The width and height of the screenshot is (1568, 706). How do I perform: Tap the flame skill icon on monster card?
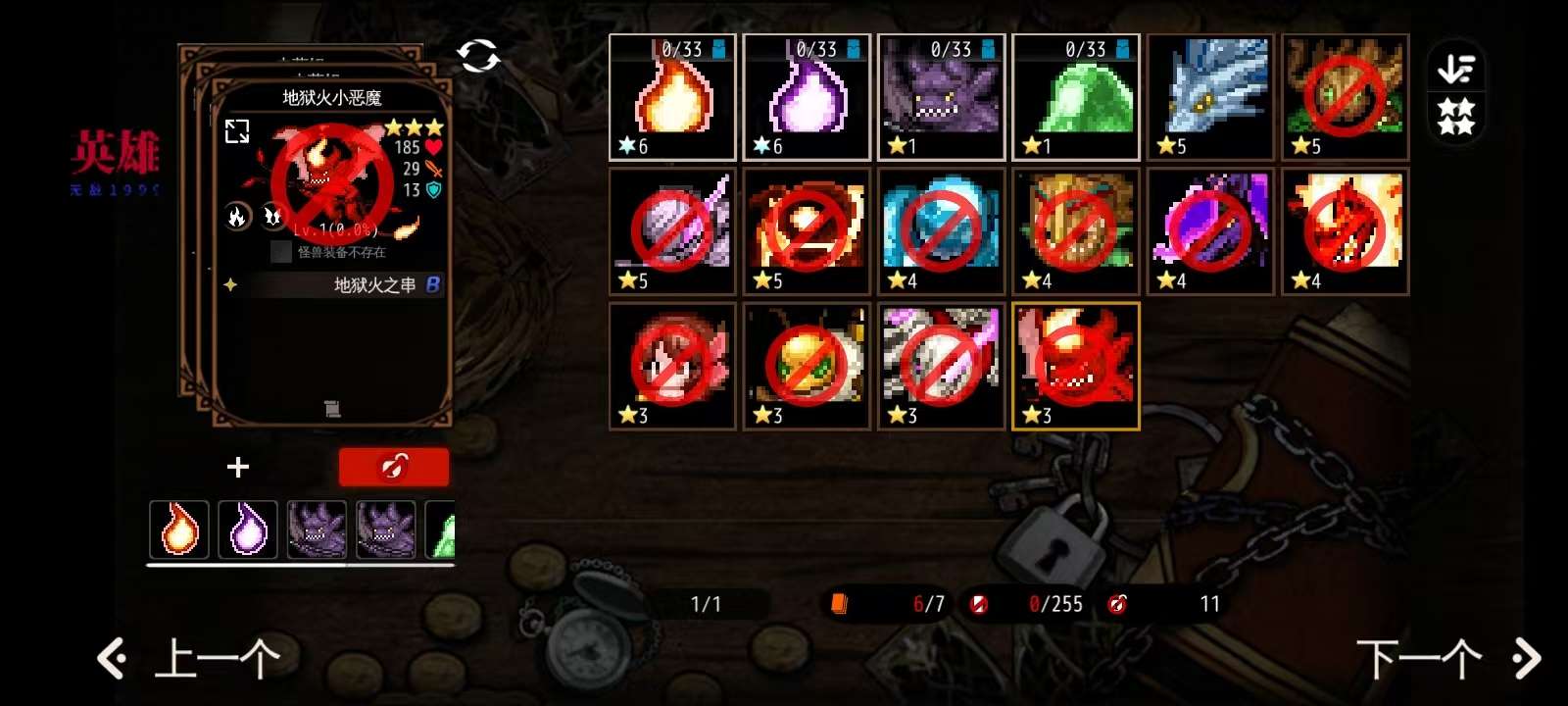click(237, 217)
